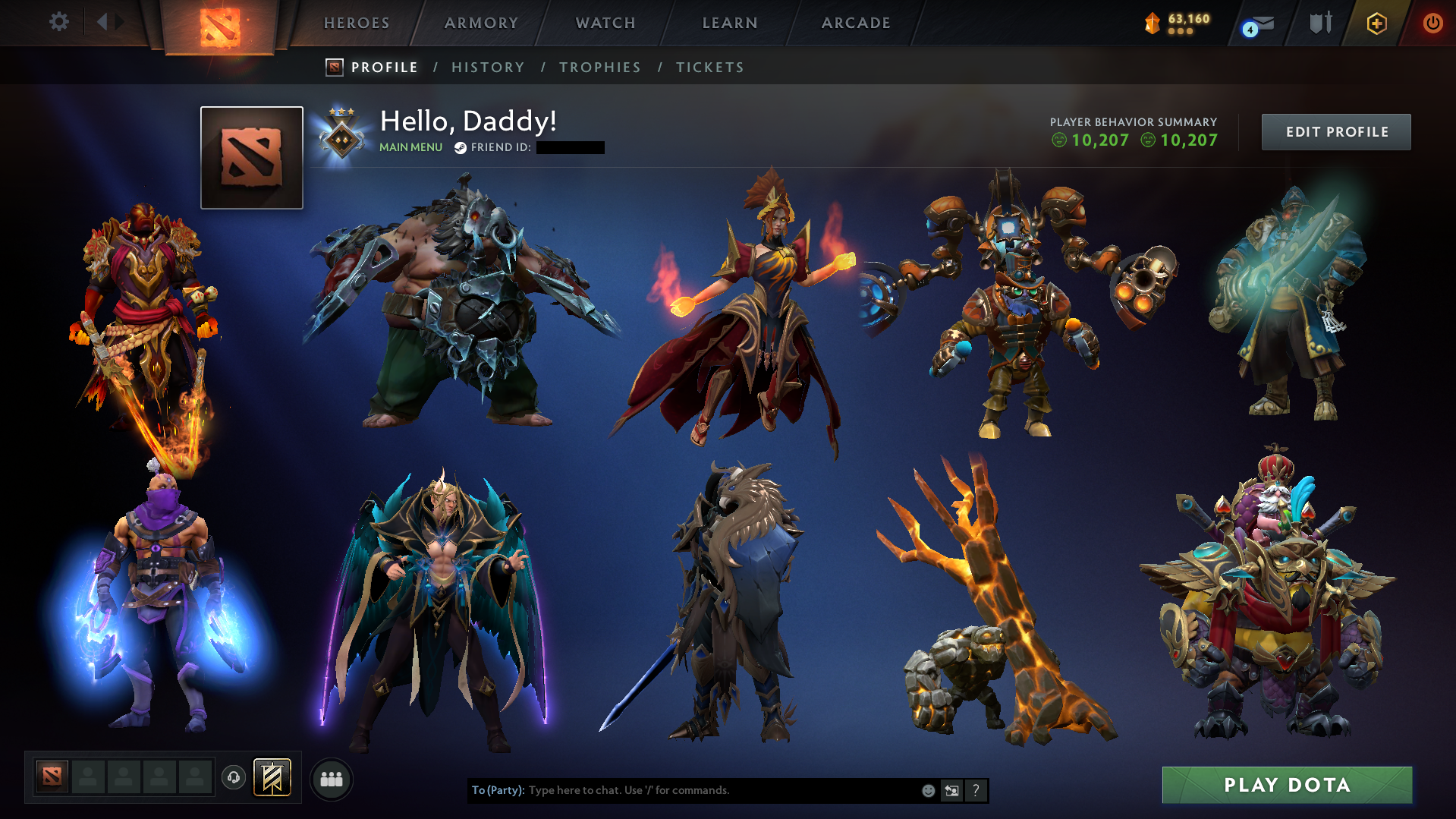Open the TROOPHIES tab on profile bar

(x=599, y=67)
